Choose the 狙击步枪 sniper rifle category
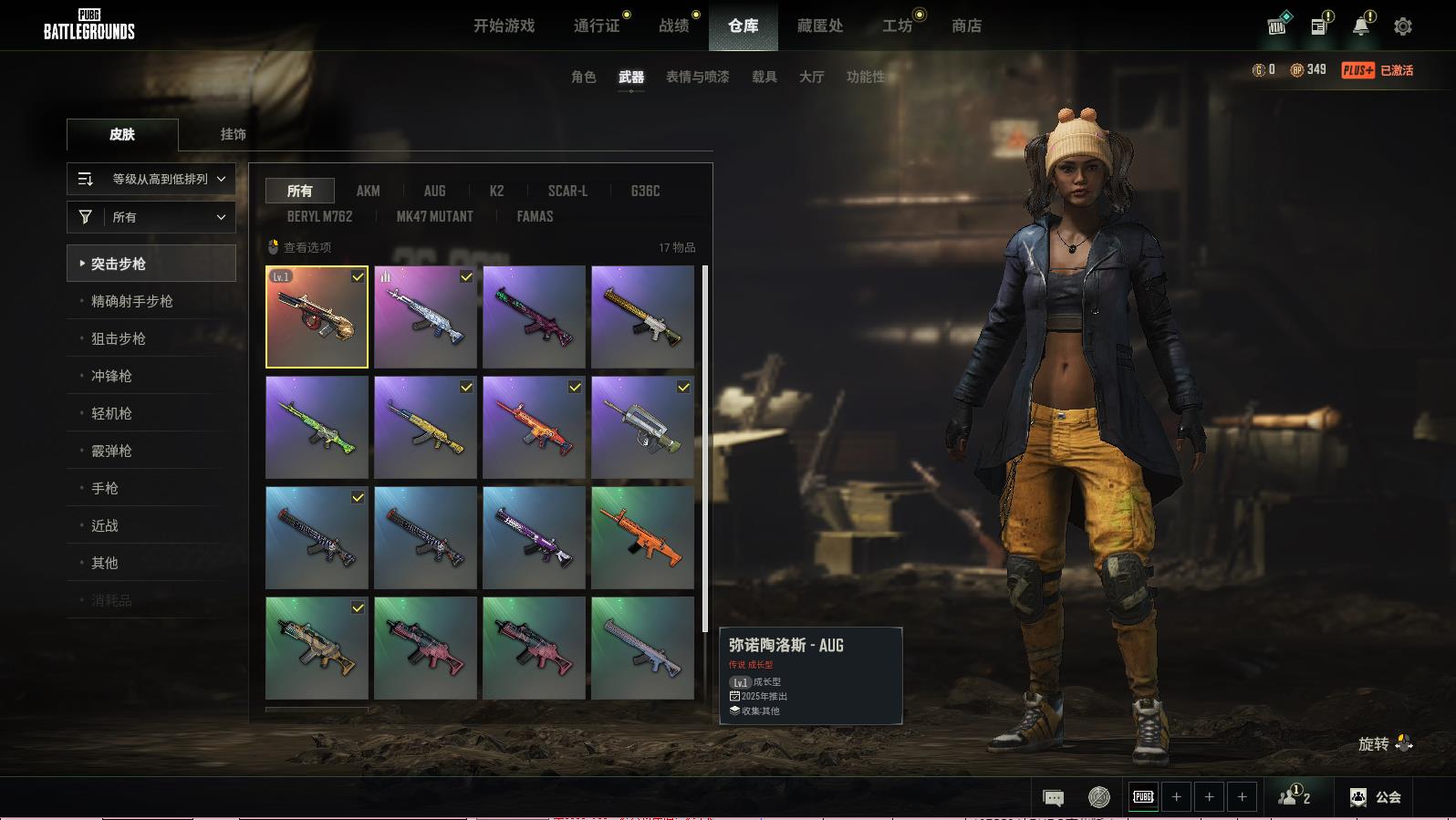 [119, 338]
